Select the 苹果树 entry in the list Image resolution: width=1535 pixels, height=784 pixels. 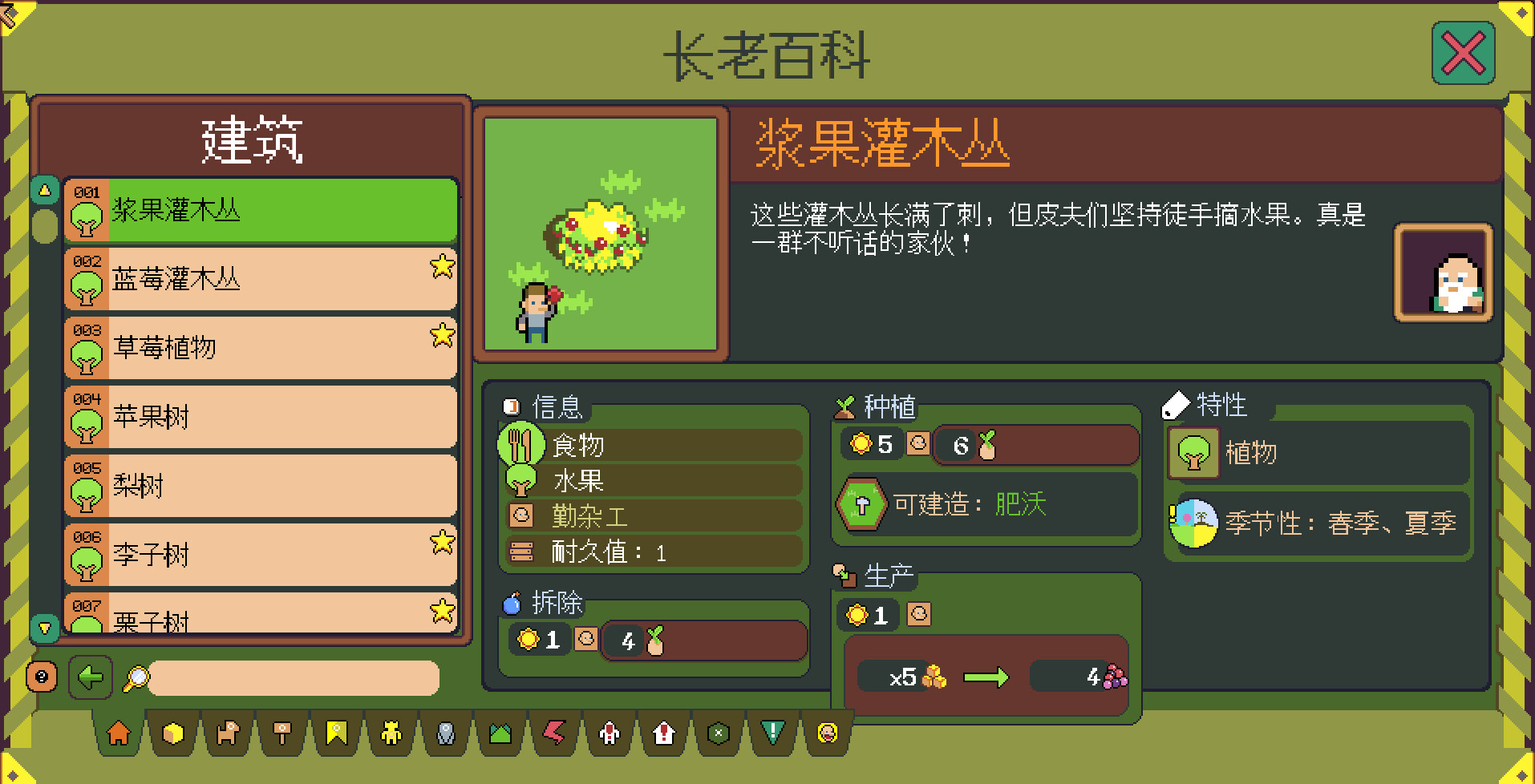pyautogui.click(x=261, y=417)
